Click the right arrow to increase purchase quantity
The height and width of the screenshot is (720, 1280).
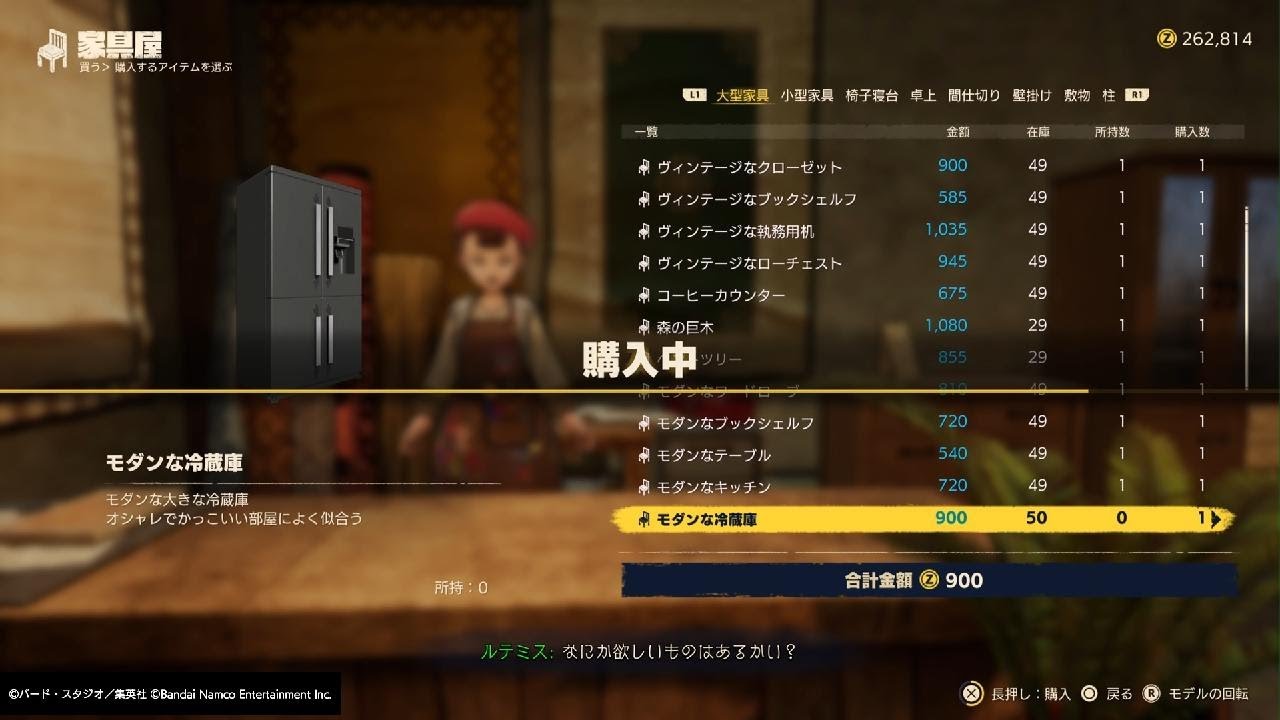click(1215, 518)
